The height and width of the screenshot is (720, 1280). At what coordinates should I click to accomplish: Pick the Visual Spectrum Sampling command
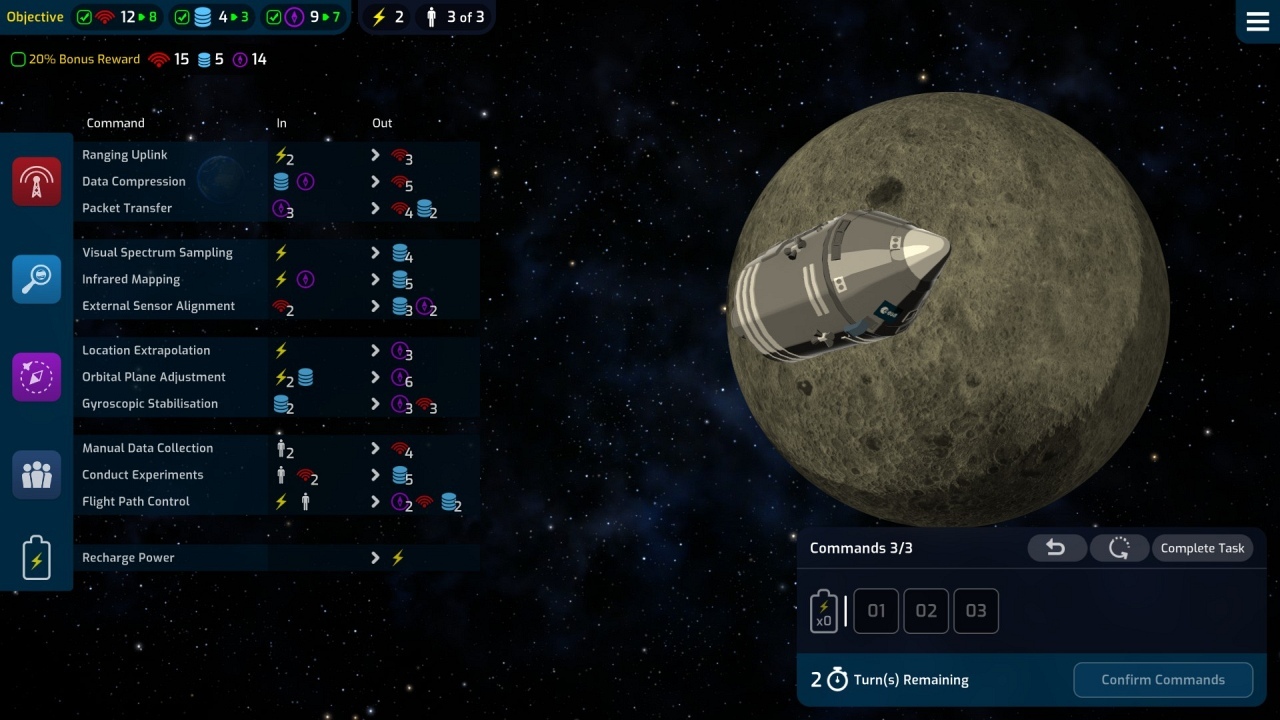coord(157,253)
